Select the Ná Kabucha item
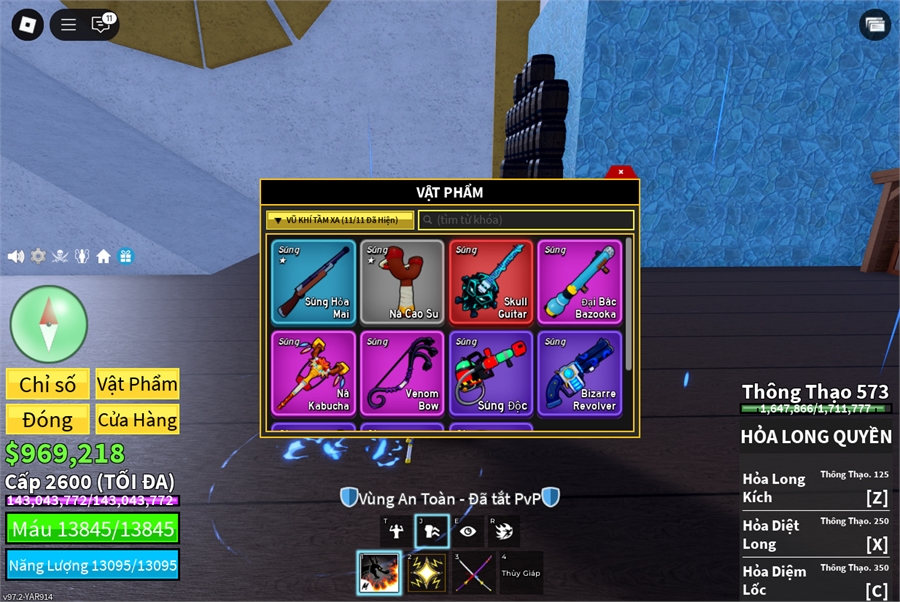Screen dimensions: 900x602 [313, 373]
